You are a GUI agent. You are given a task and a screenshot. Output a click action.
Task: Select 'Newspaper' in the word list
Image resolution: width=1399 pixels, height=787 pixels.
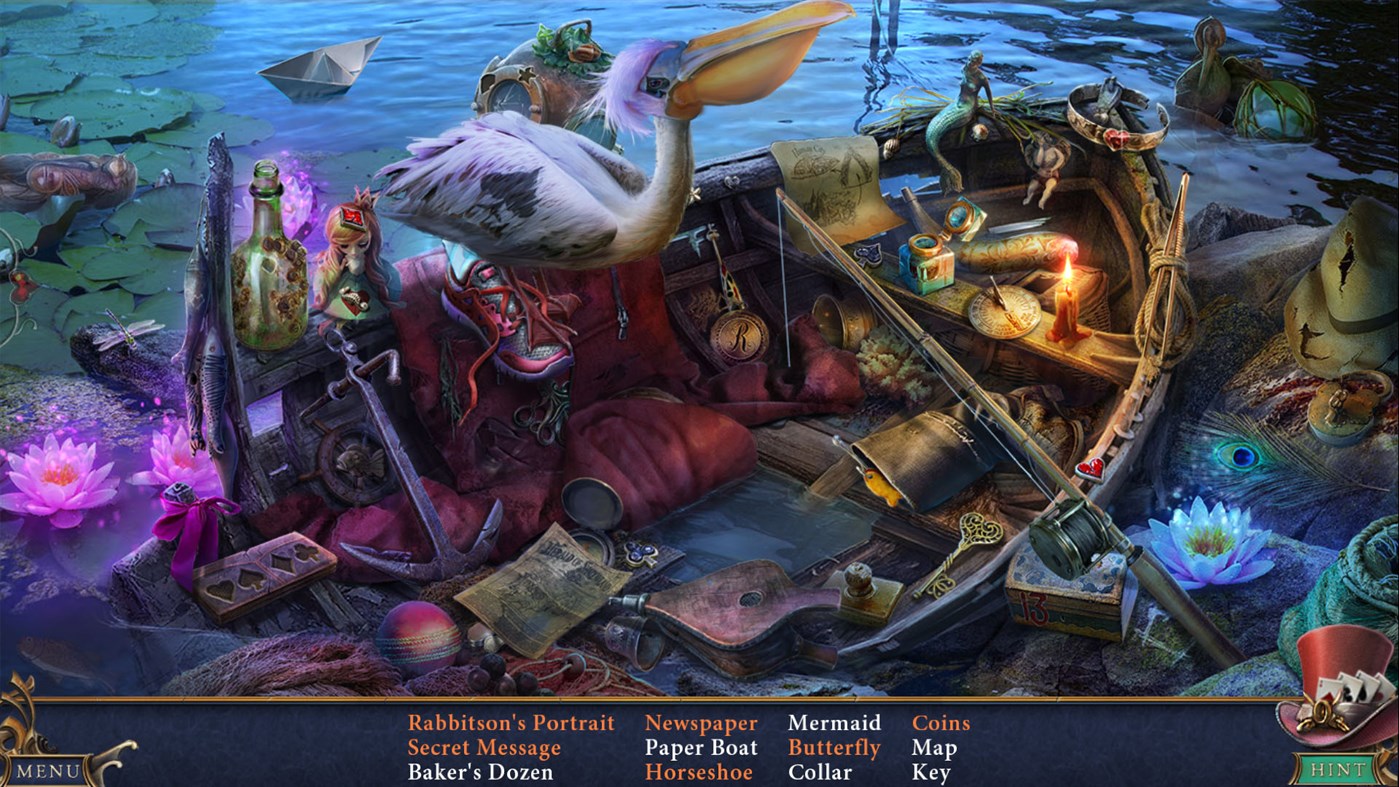click(x=701, y=722)
